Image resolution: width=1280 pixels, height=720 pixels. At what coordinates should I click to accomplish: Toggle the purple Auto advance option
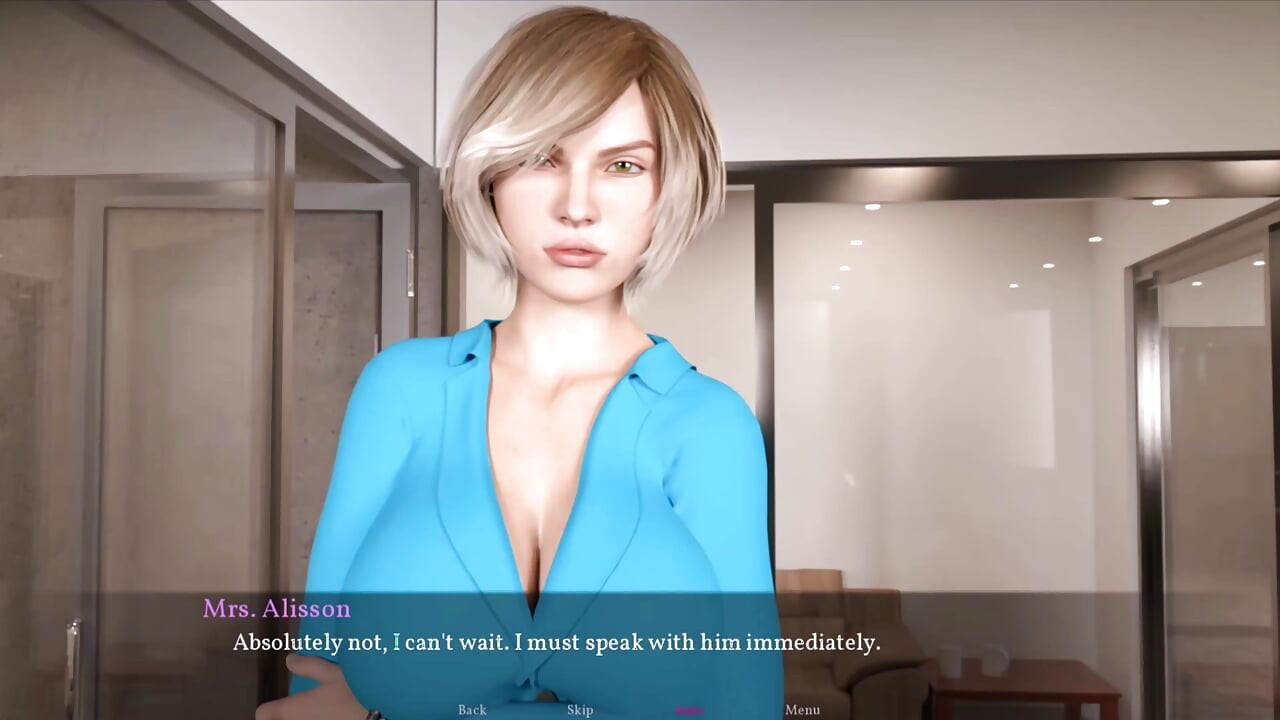coord(690,710)
